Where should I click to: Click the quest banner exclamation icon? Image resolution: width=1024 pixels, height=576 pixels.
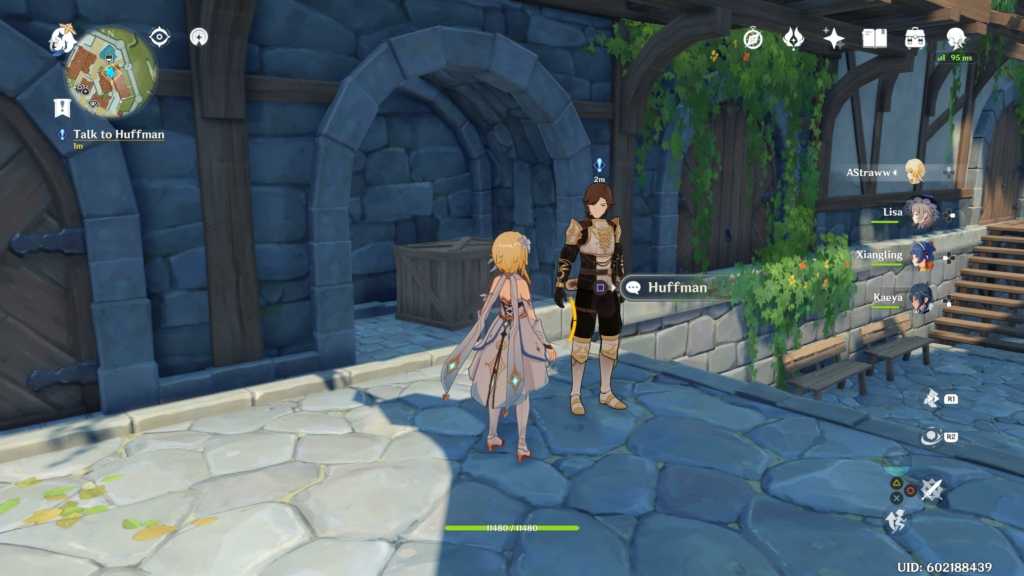(62, 108)
